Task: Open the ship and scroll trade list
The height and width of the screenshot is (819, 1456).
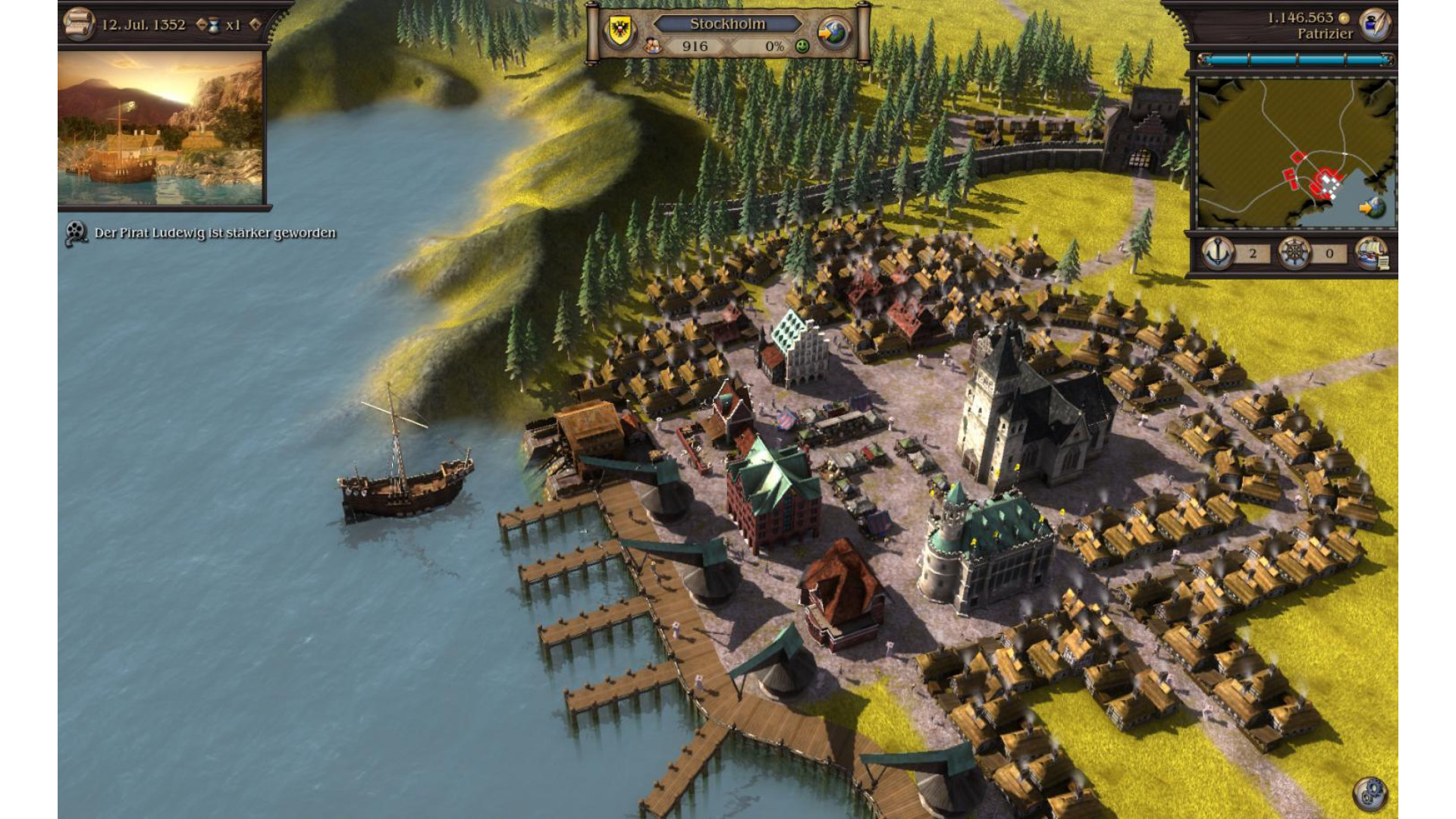Action: click(1371, 253)
